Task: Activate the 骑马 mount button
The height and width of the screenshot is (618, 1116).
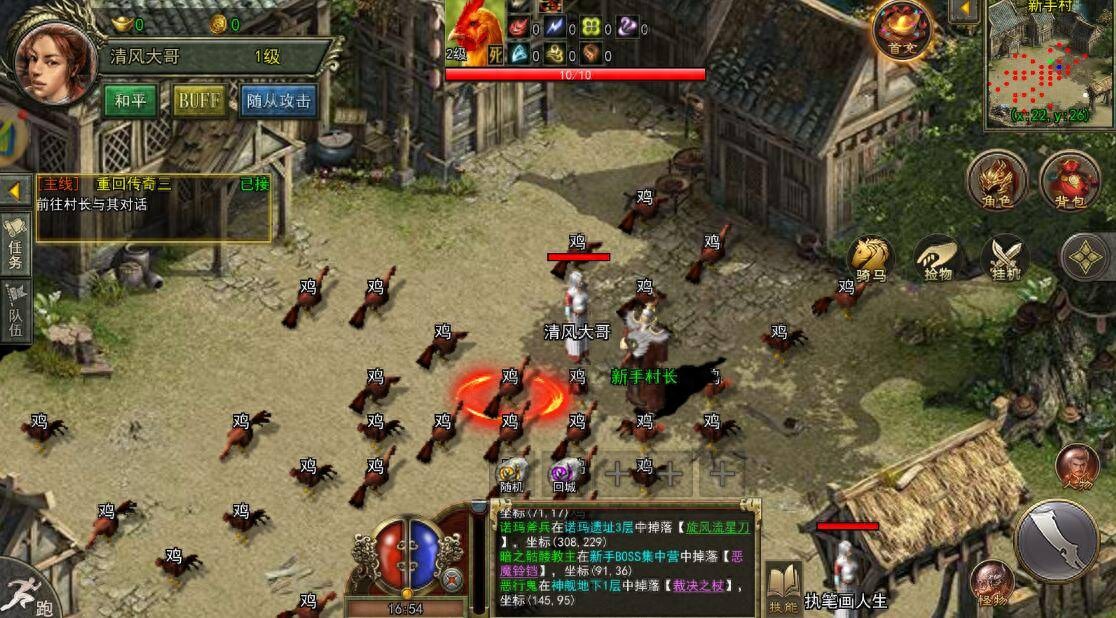Action: click(870, 258)
